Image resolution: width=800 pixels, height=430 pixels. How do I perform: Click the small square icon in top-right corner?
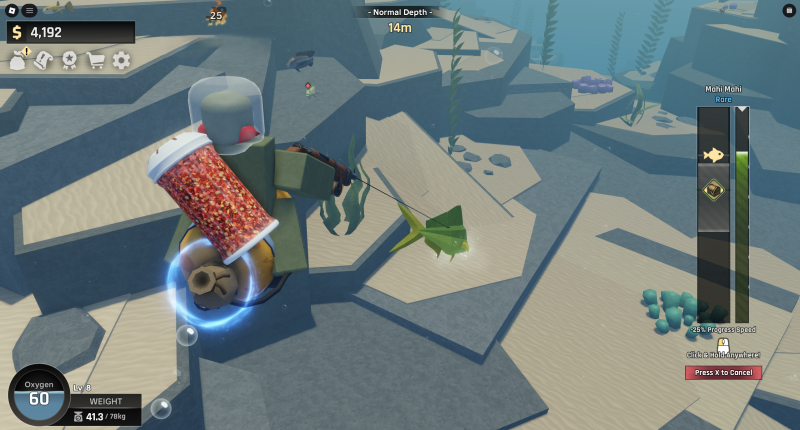(x=789, y=10)
